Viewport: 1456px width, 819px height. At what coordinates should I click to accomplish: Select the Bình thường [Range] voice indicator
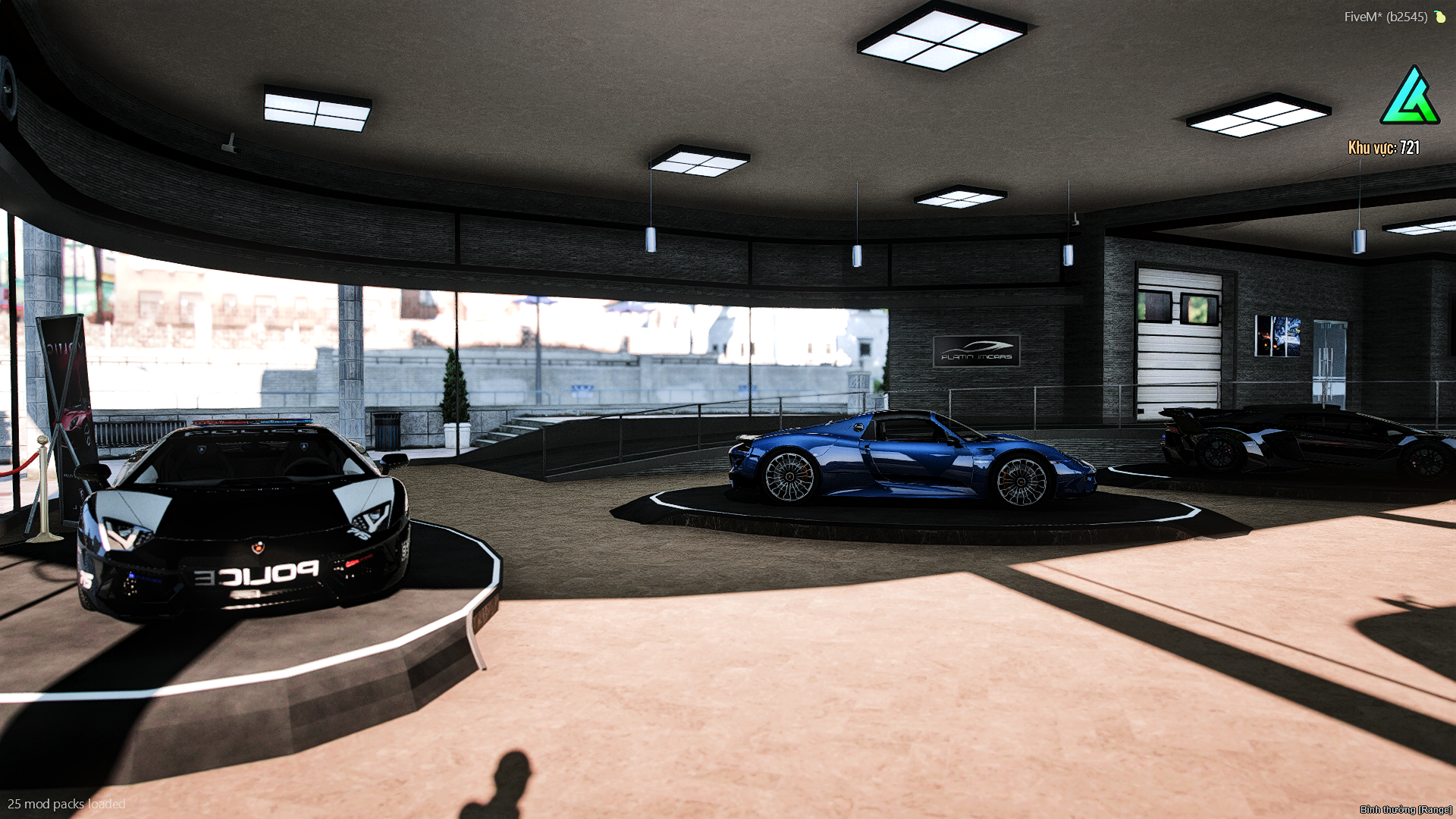click(1405, 809)
